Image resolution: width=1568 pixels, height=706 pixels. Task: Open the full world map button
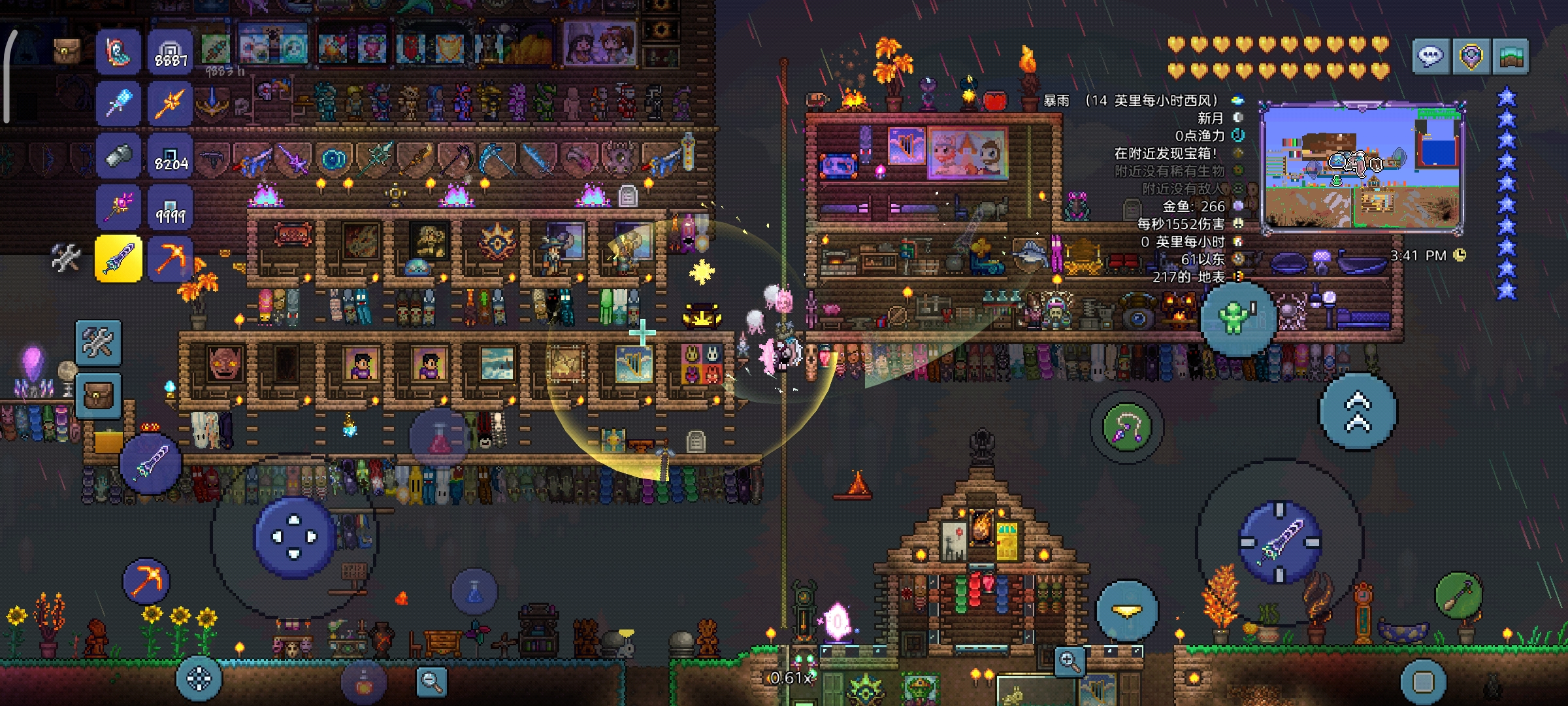[x=1511, y=57]
